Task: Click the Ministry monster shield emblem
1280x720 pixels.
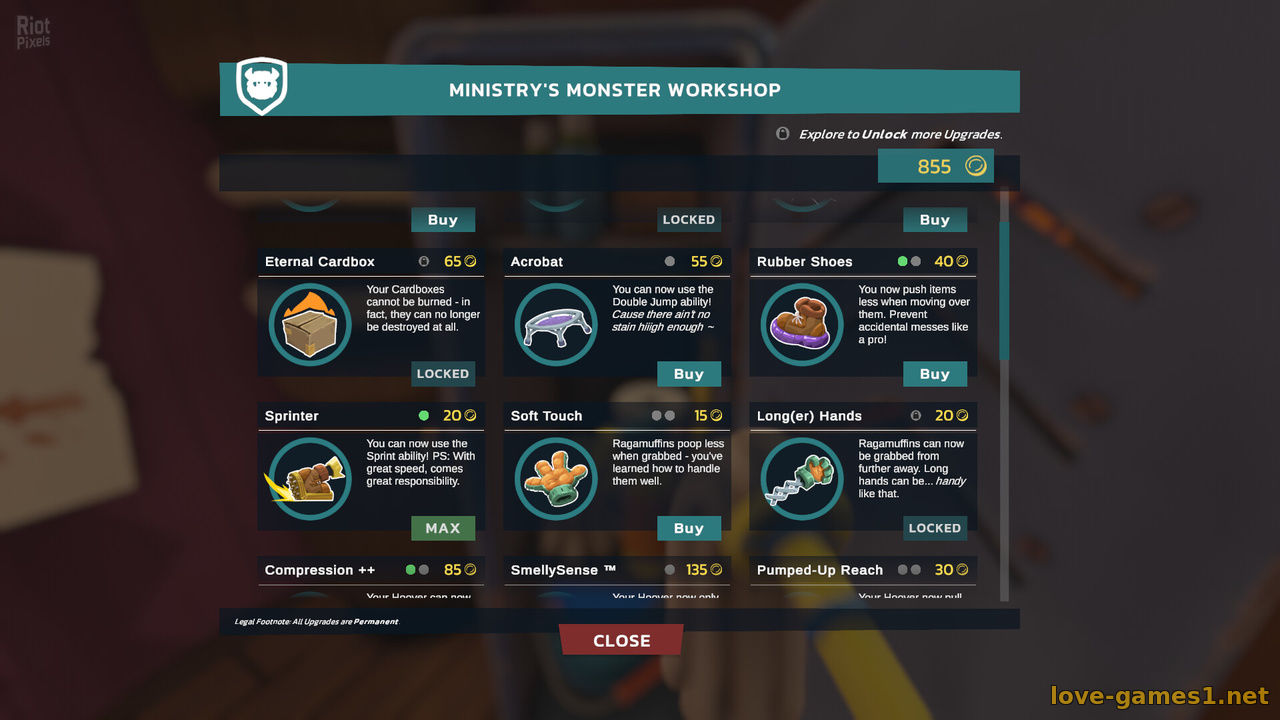Action: 262,86
